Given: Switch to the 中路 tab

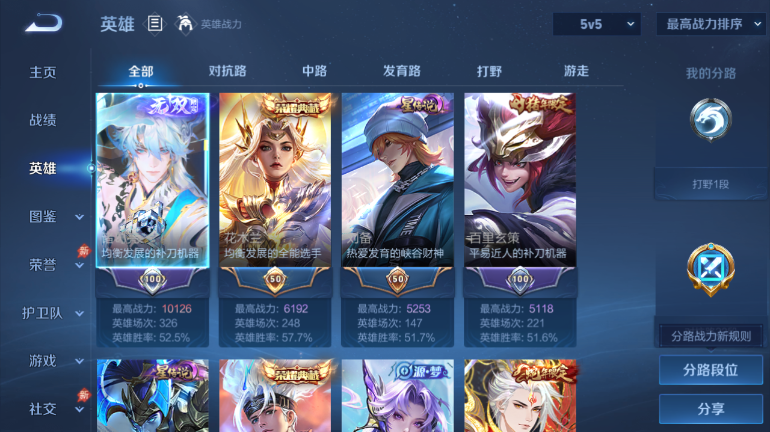Looking at the screenshot, I should pyautogui.click(x=315, y=71).
